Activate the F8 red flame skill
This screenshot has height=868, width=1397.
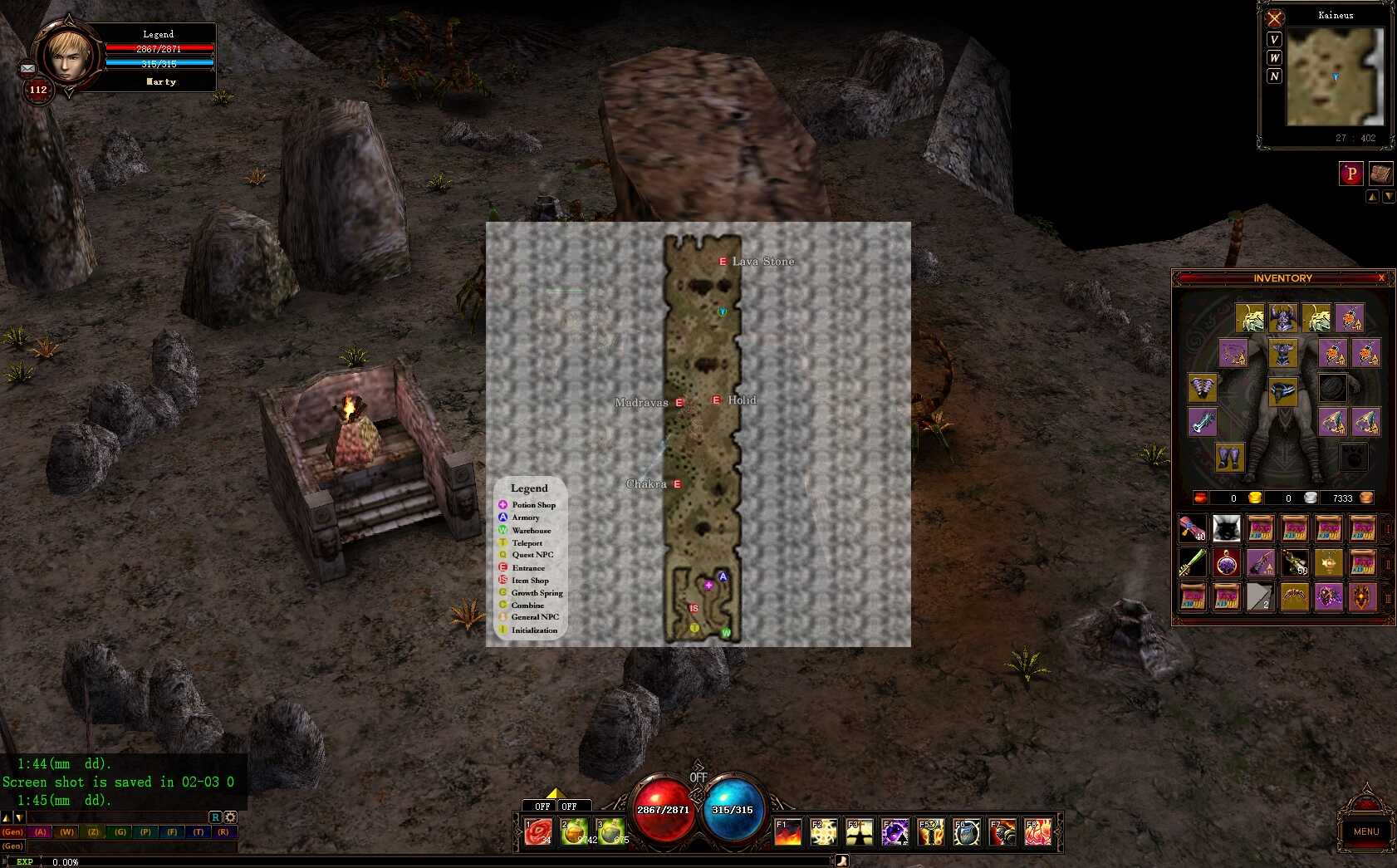1037,831
